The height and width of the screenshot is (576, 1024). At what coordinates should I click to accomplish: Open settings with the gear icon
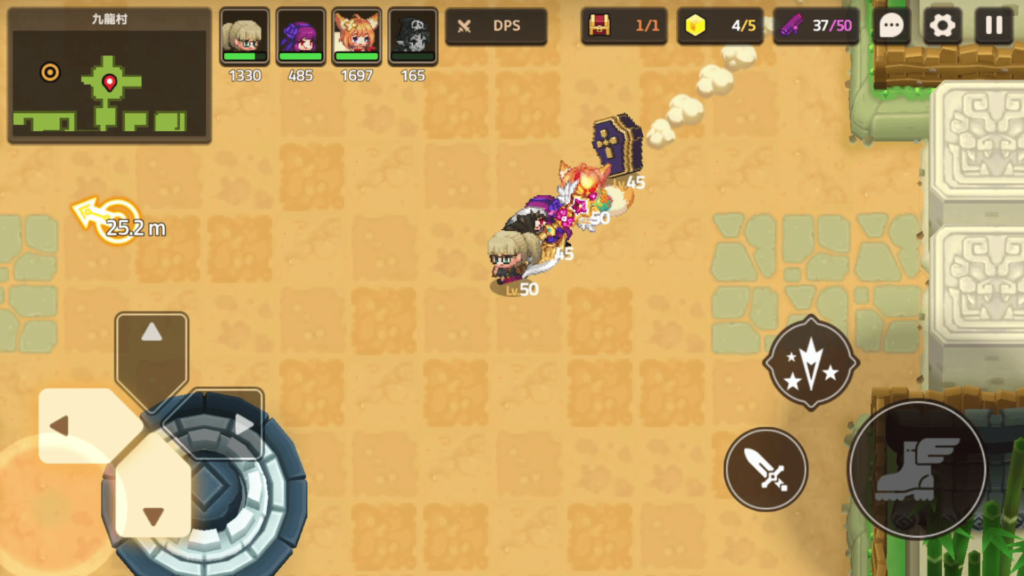(x=942, y=26)
